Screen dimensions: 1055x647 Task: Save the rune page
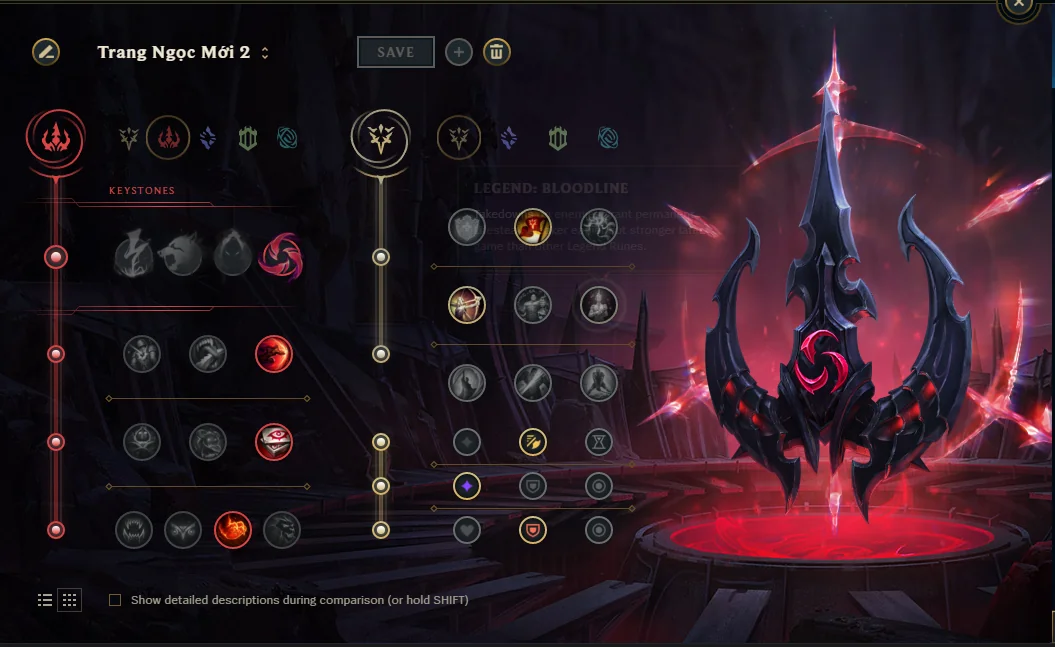coord(396,52)
